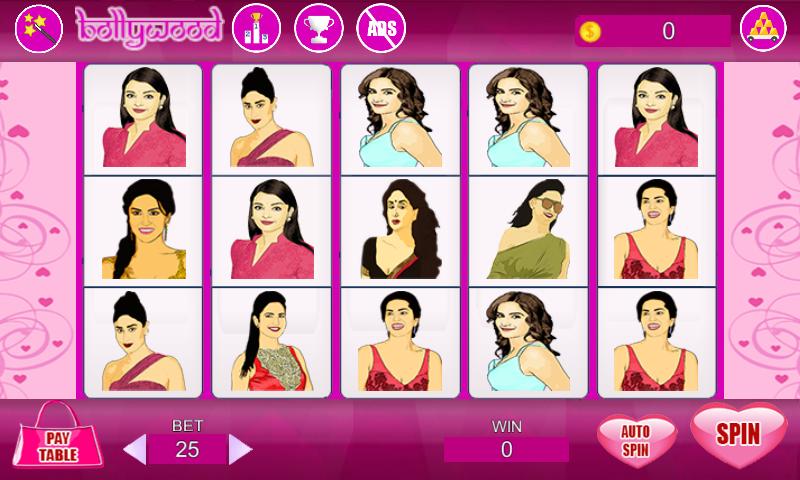
Task: Increase the bet with right arrow
Action: tap(240, 449)
